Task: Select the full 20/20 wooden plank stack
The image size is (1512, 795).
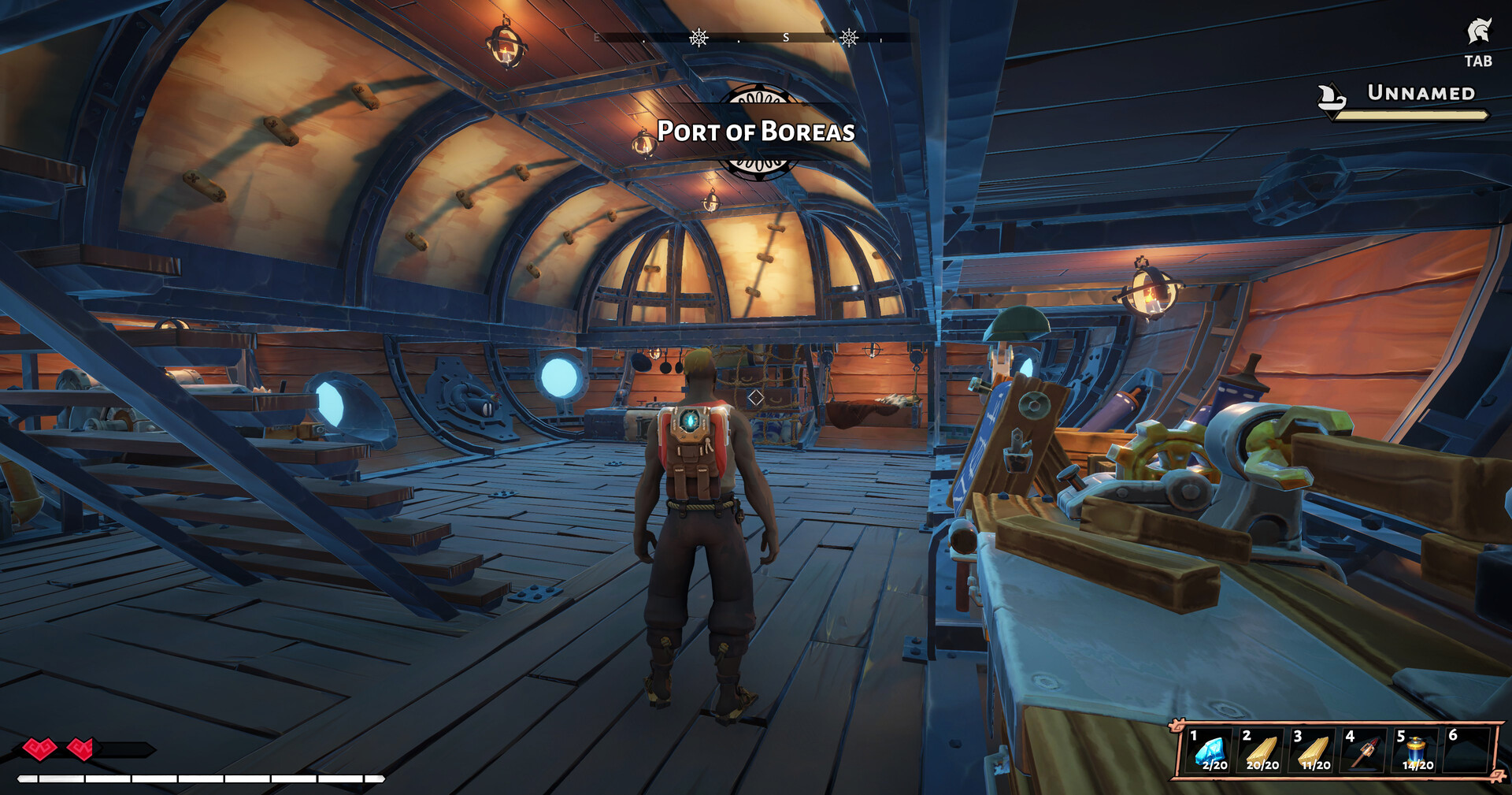Action: click(x=1262, y=752)
